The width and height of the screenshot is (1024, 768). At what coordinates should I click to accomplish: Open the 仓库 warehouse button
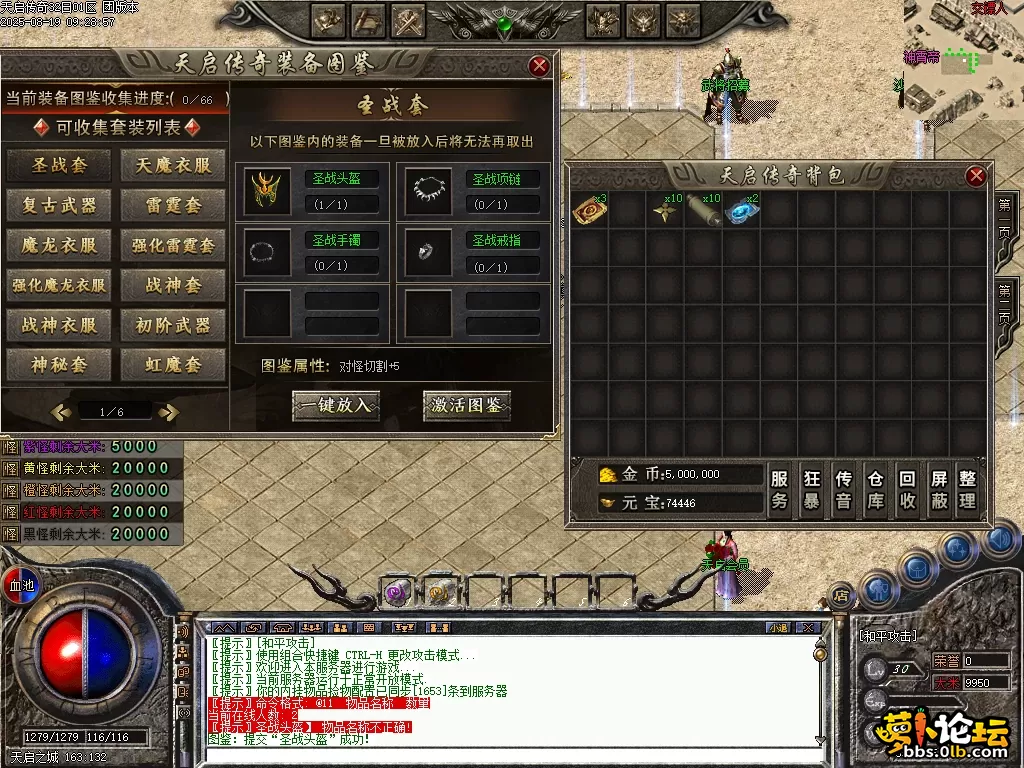click(x=876, y=490)
